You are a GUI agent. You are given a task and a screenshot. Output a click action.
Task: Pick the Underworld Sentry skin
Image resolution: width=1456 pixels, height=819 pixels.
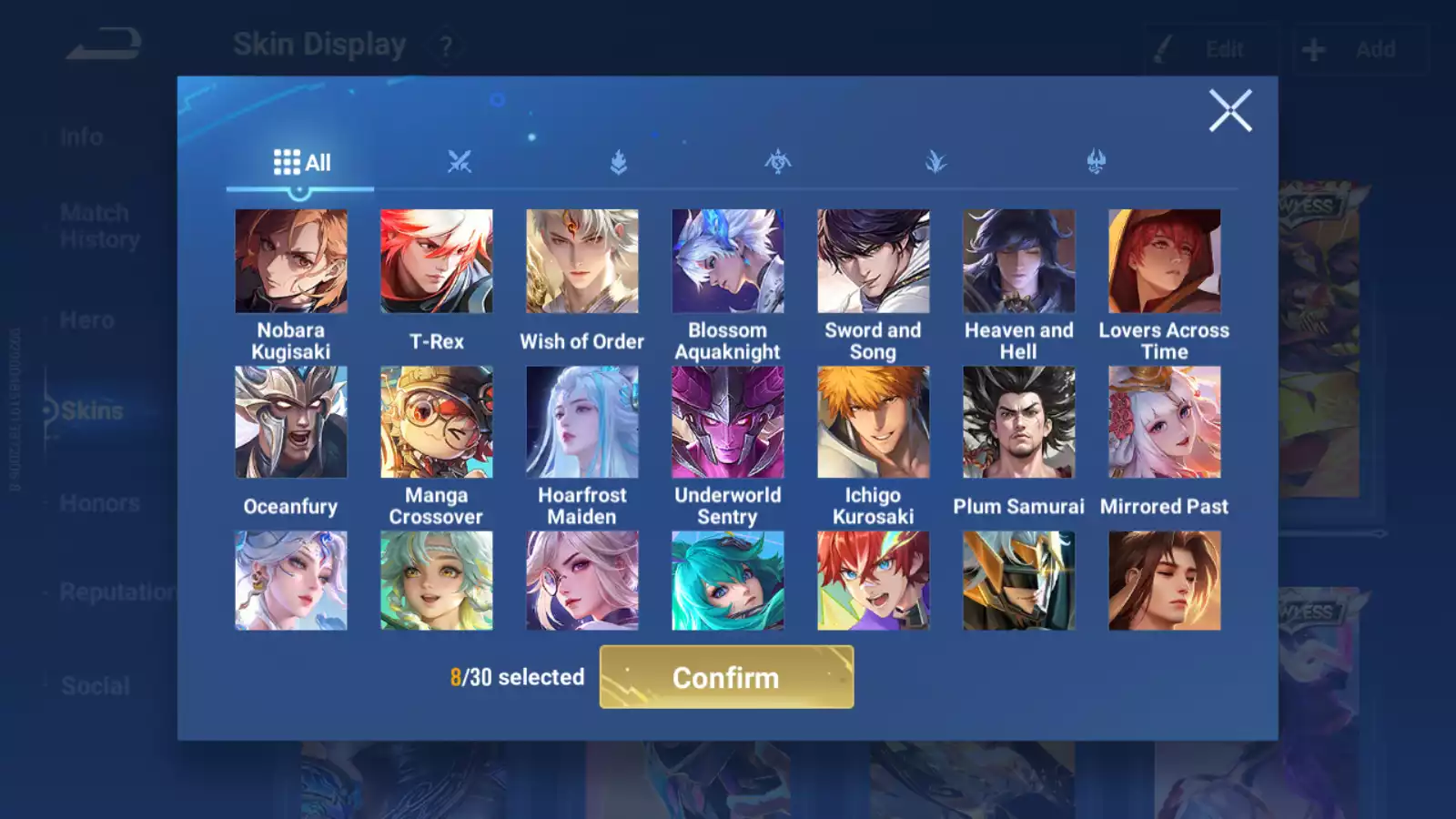(728, 422)
